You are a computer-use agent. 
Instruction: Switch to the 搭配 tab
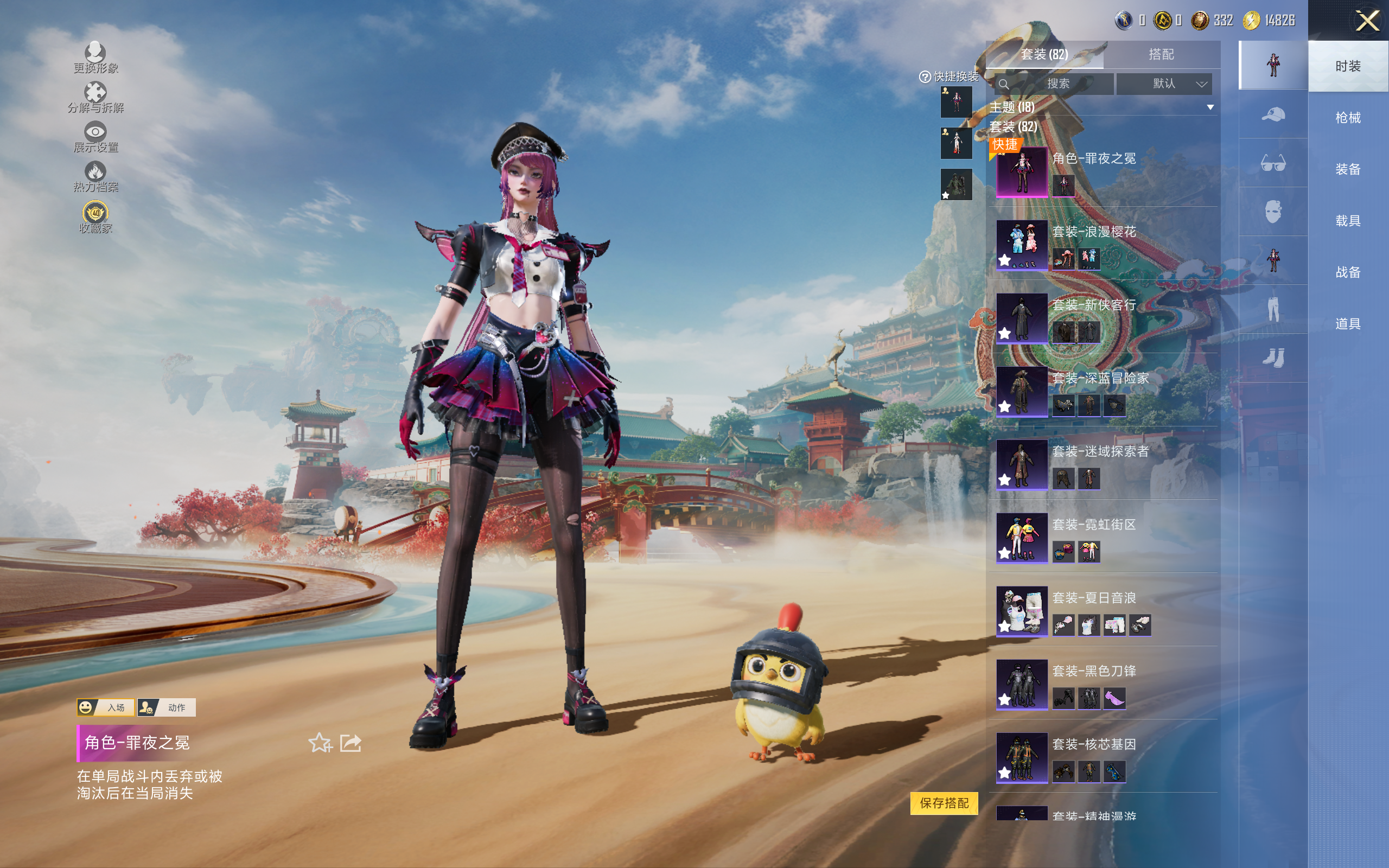pyautogui.click(x=1161, y=55)
